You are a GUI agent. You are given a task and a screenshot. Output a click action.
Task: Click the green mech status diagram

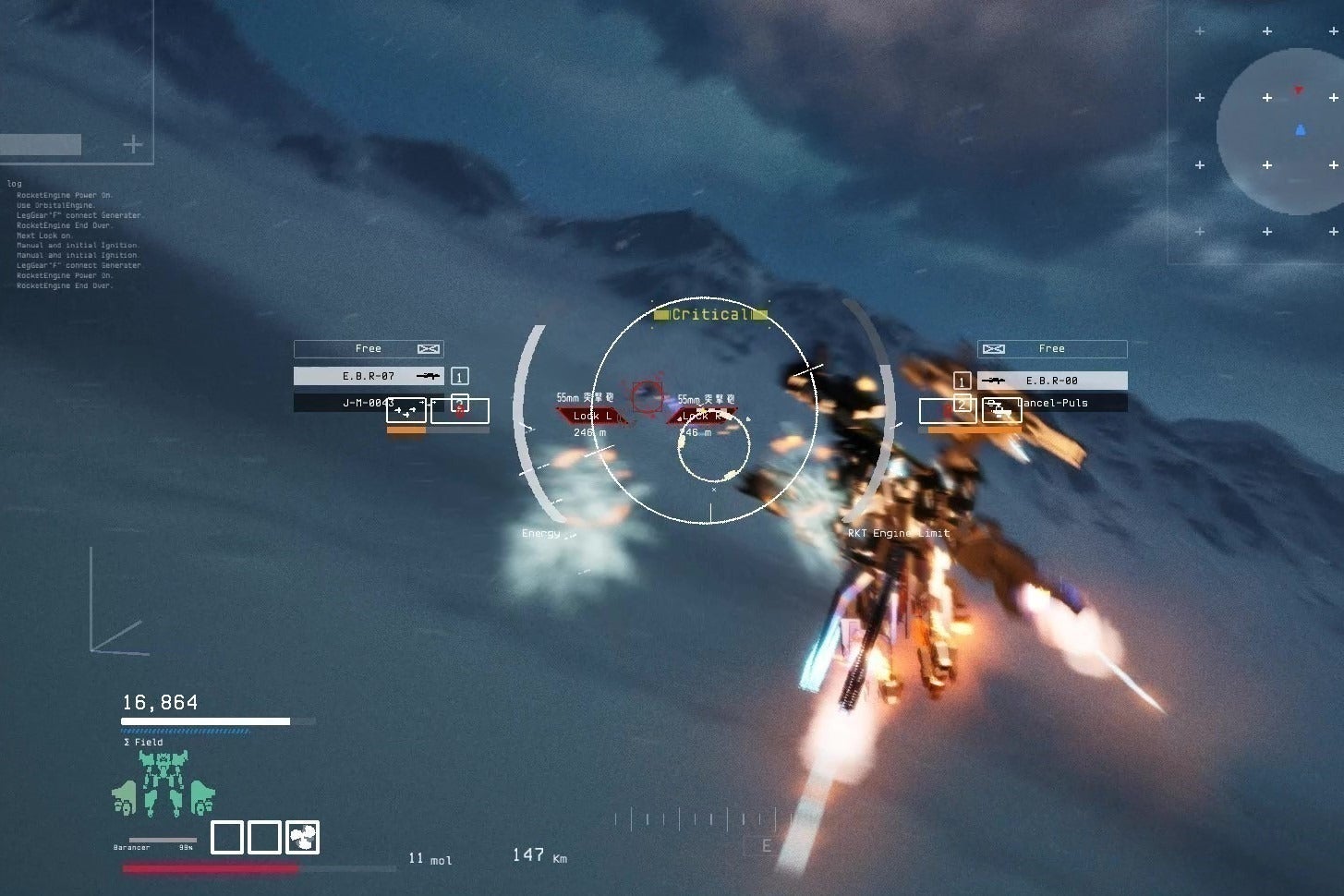[163, 784]
